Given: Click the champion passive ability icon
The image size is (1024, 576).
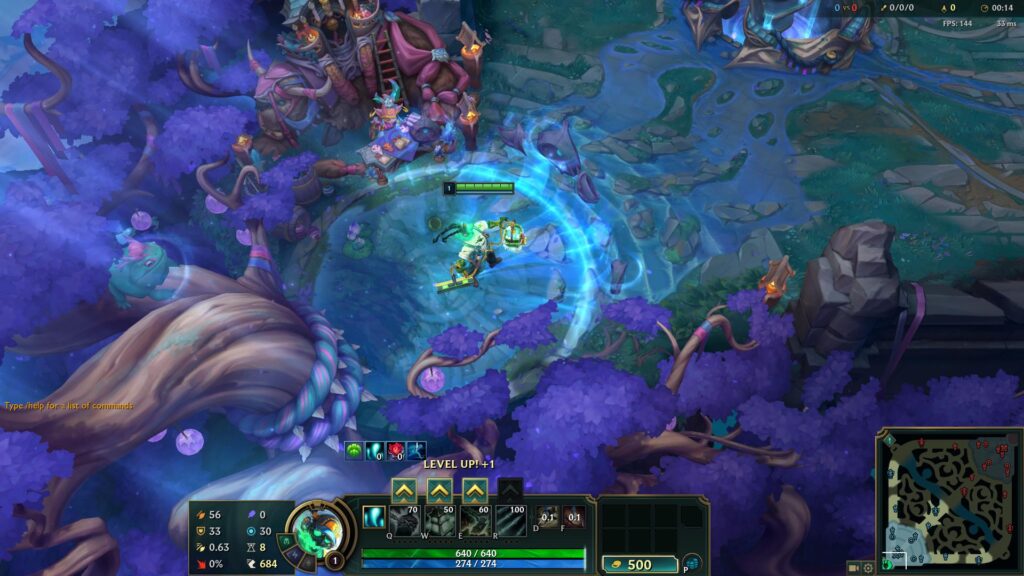Looking at the screenshot, I should 374,519.
